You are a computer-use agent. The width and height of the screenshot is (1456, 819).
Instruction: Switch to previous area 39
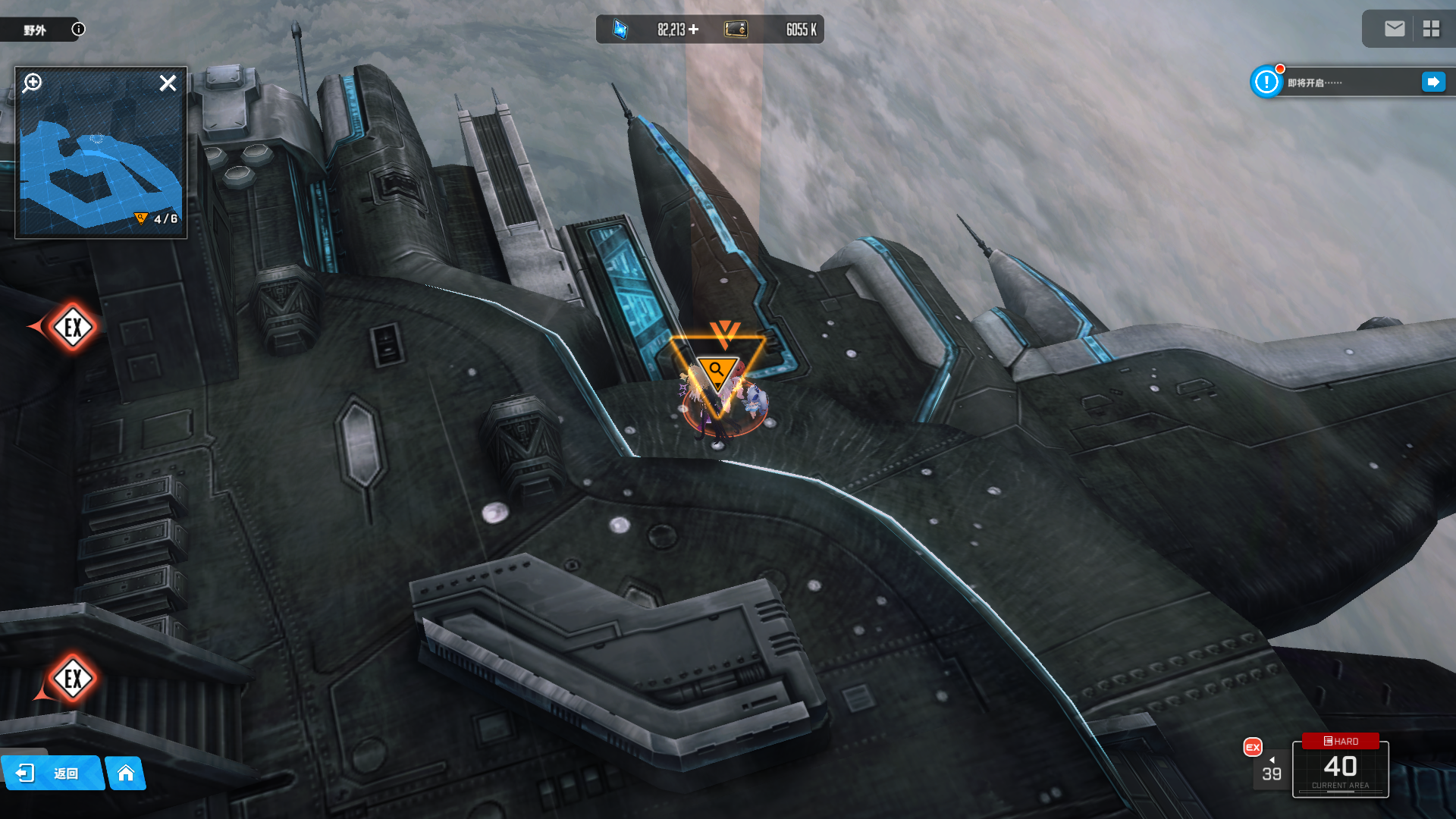1272,770
